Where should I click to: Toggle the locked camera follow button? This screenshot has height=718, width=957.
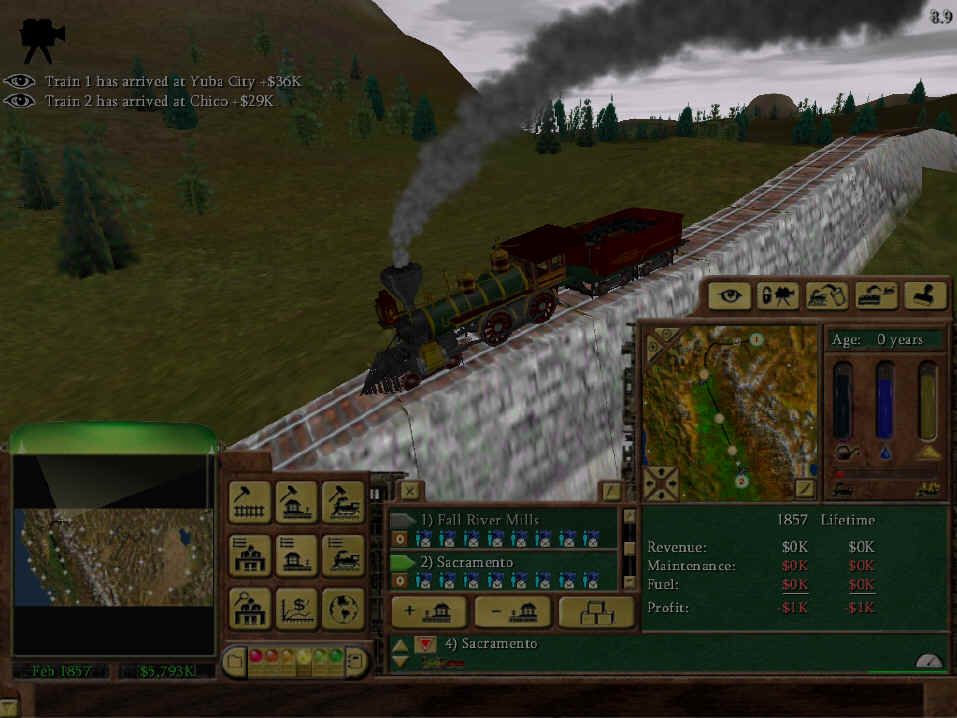[778, 295]
